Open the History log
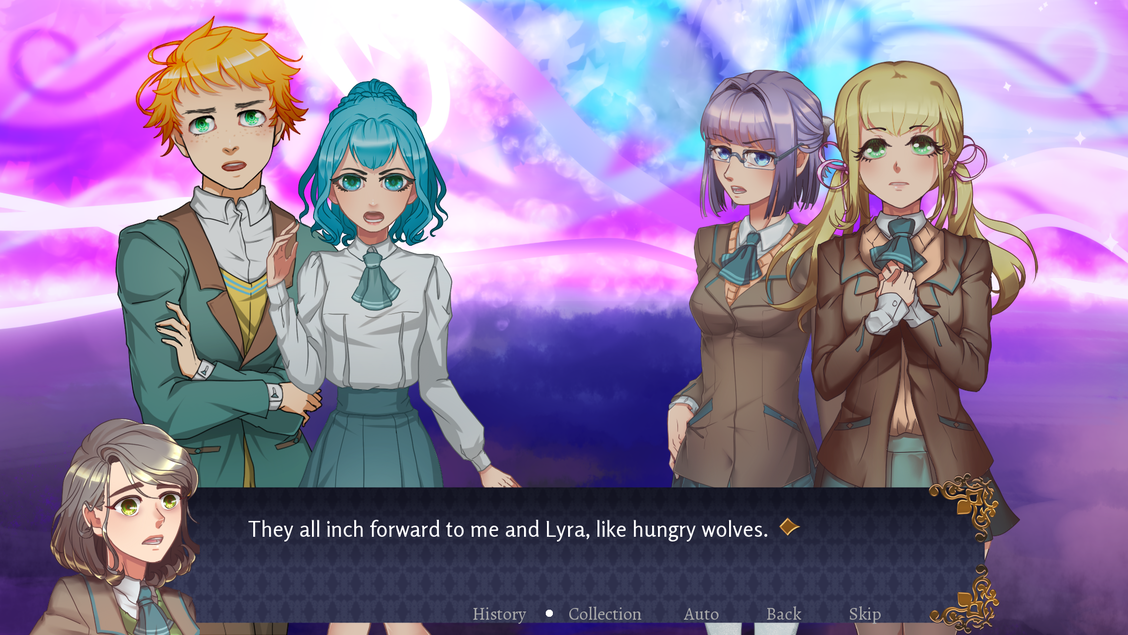 [499, 614]
